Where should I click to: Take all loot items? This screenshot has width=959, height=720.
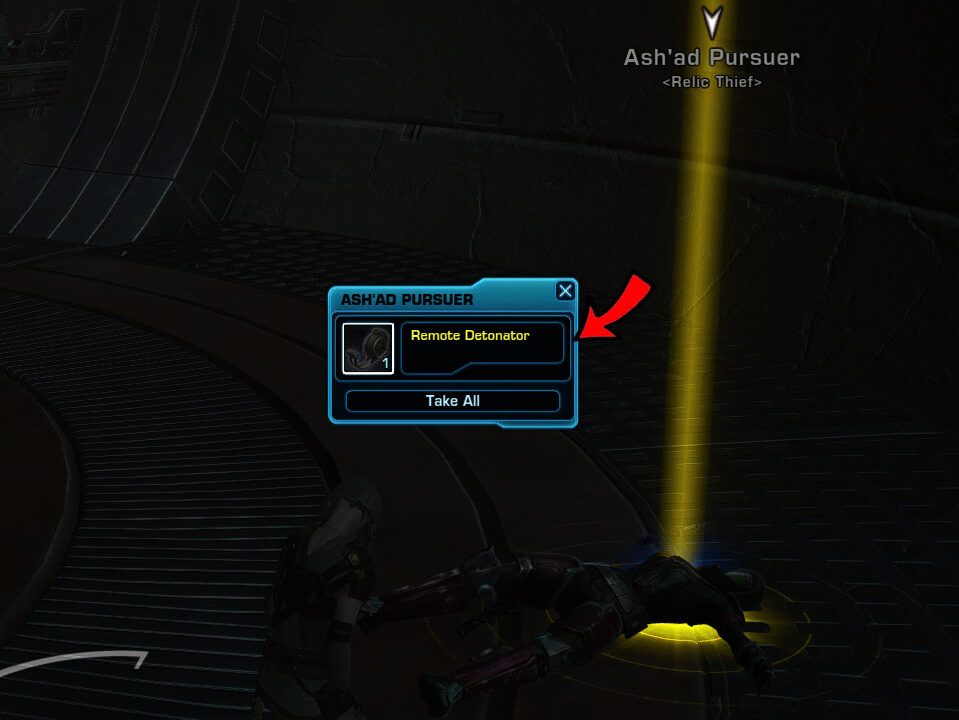tap(452, 401)
